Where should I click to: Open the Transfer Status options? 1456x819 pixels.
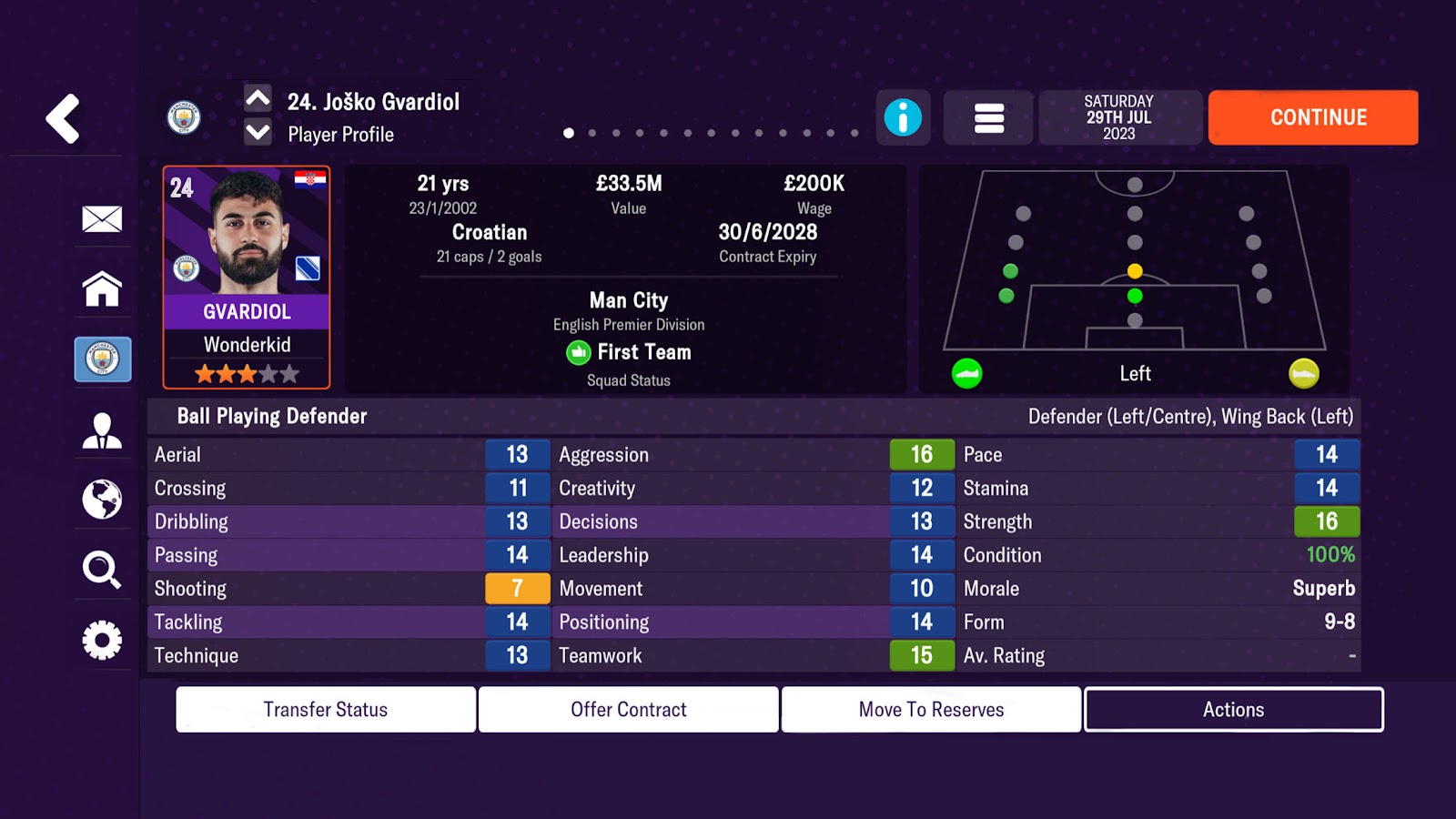(326, 710)
